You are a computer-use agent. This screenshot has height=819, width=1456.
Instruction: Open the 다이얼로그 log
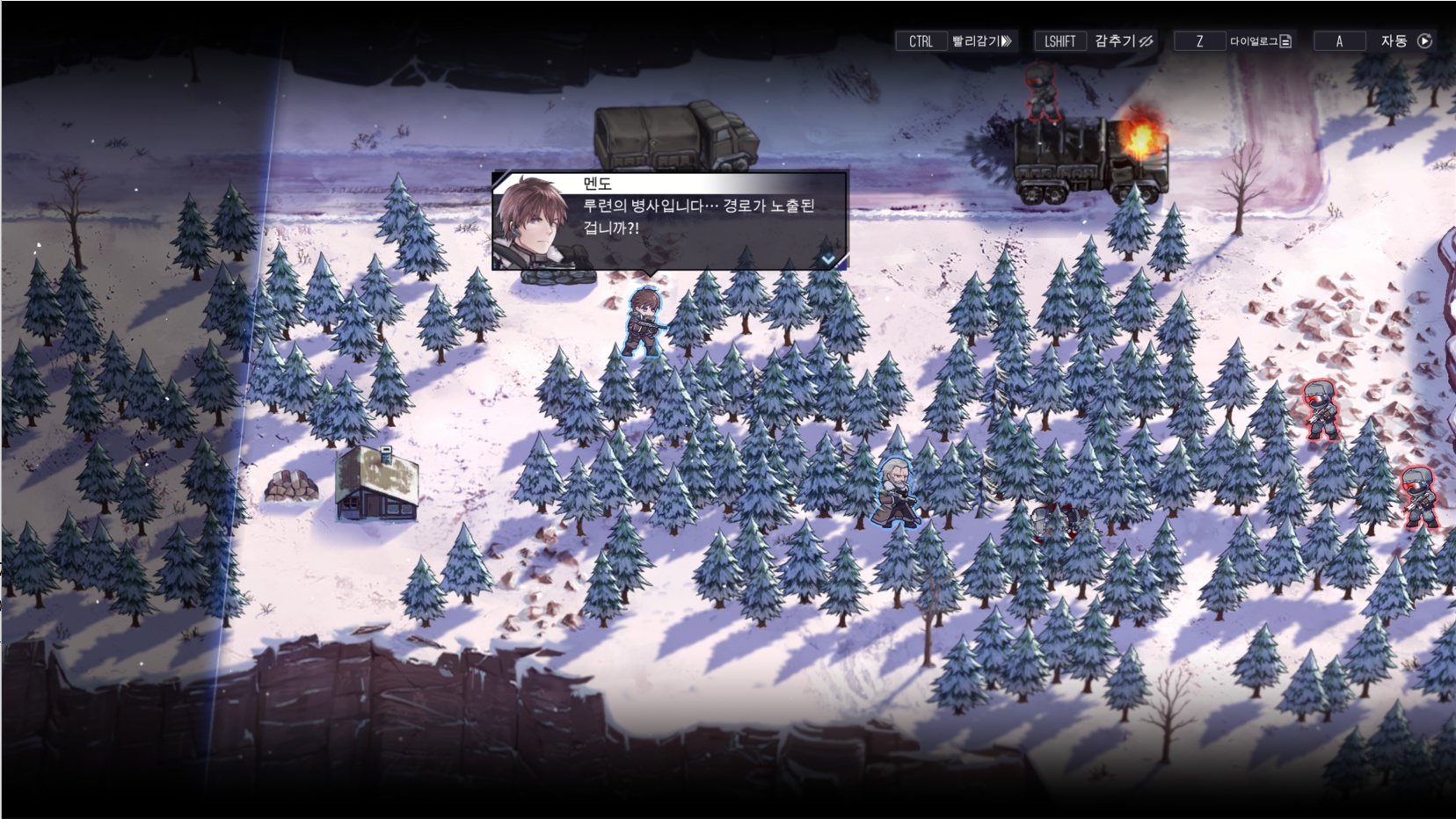click(x=1259, y=41)
